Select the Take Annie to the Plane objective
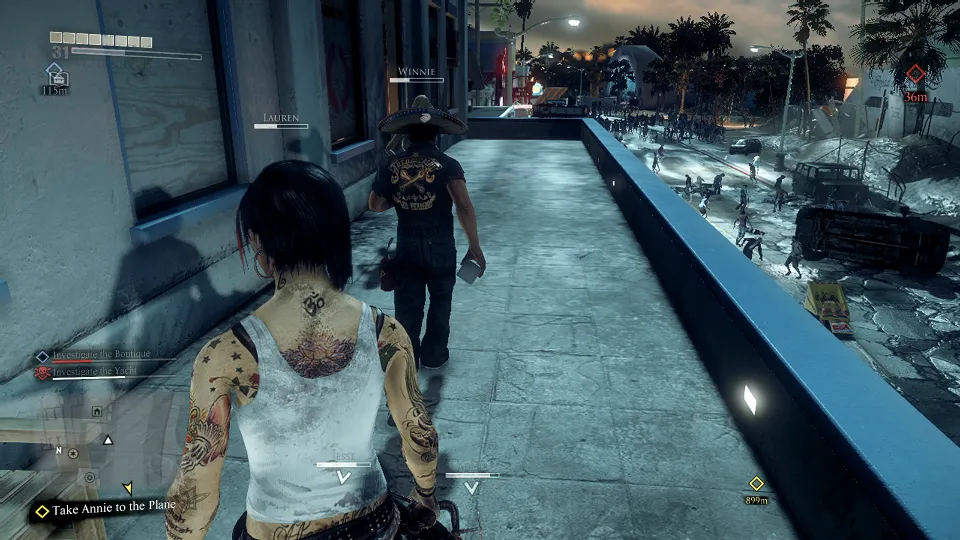 [108, 507]
